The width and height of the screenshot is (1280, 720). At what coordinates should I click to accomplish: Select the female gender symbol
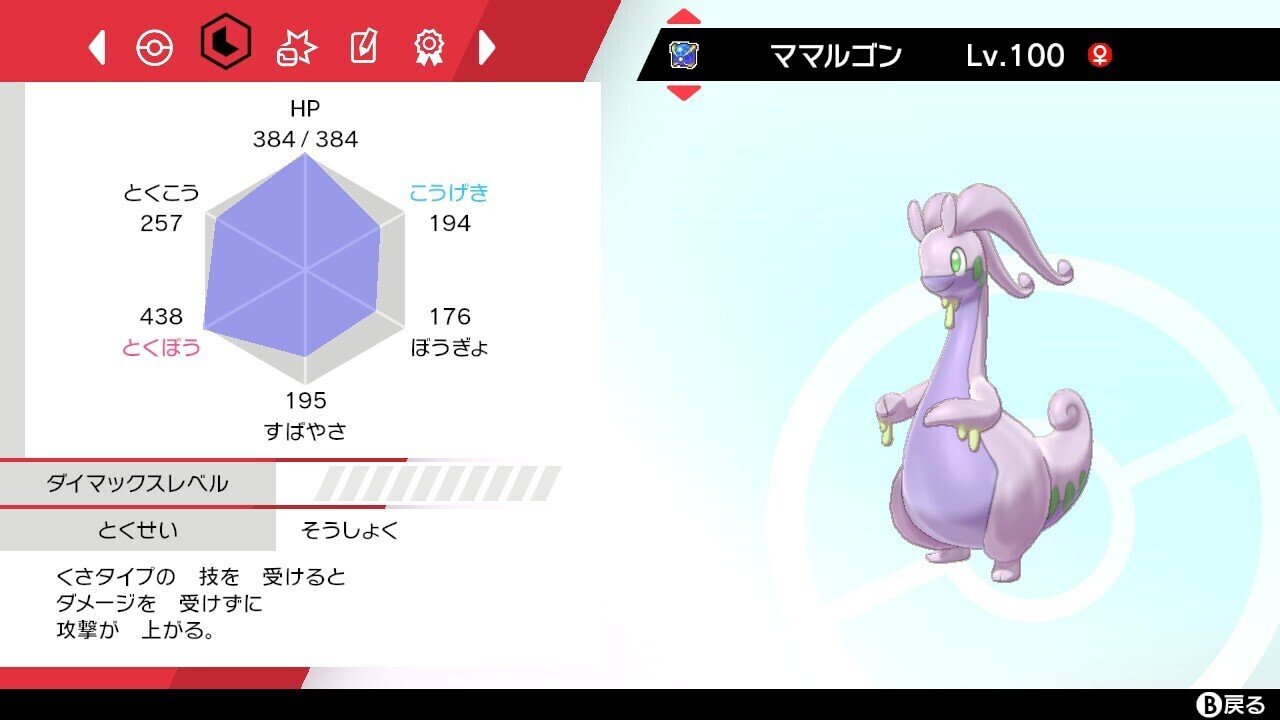coord(1100,55)
